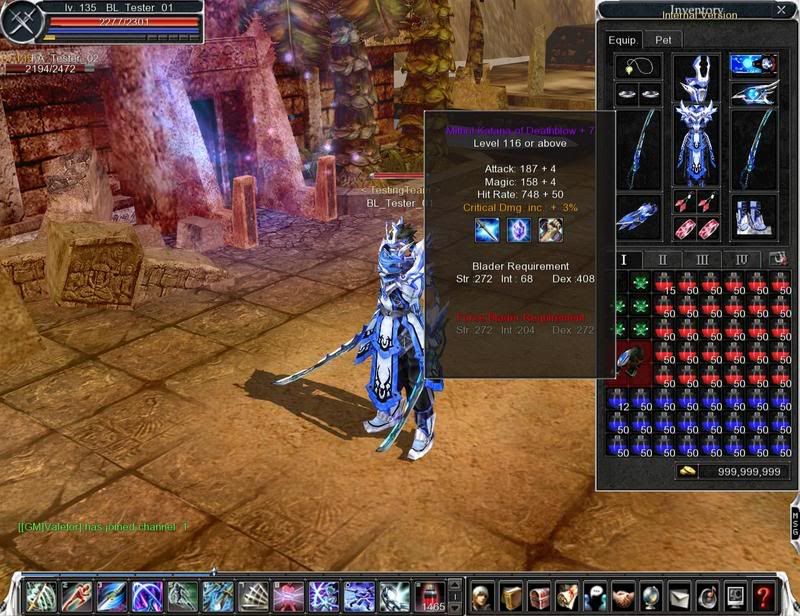Use the red potion hotbar slot with 1465
800x616 pixels.
point(431,595)
